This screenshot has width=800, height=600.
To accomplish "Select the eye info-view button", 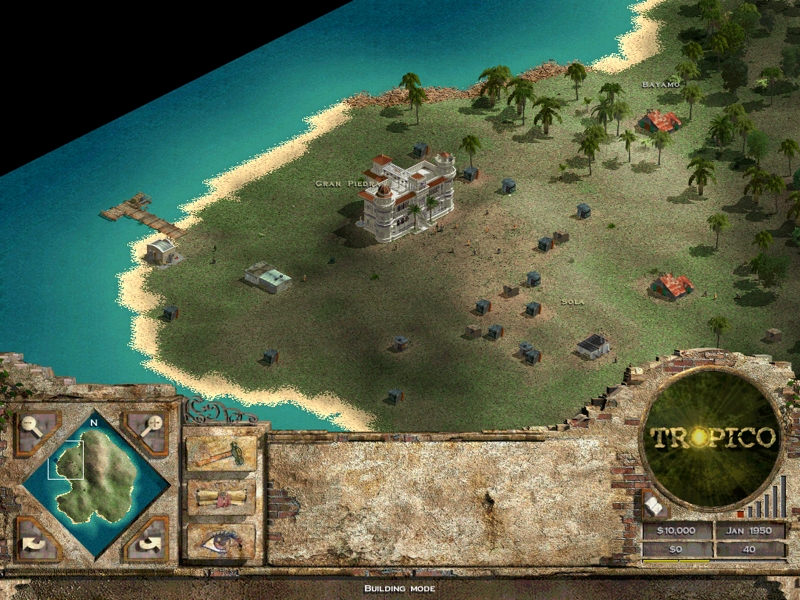I will point(221,541).
